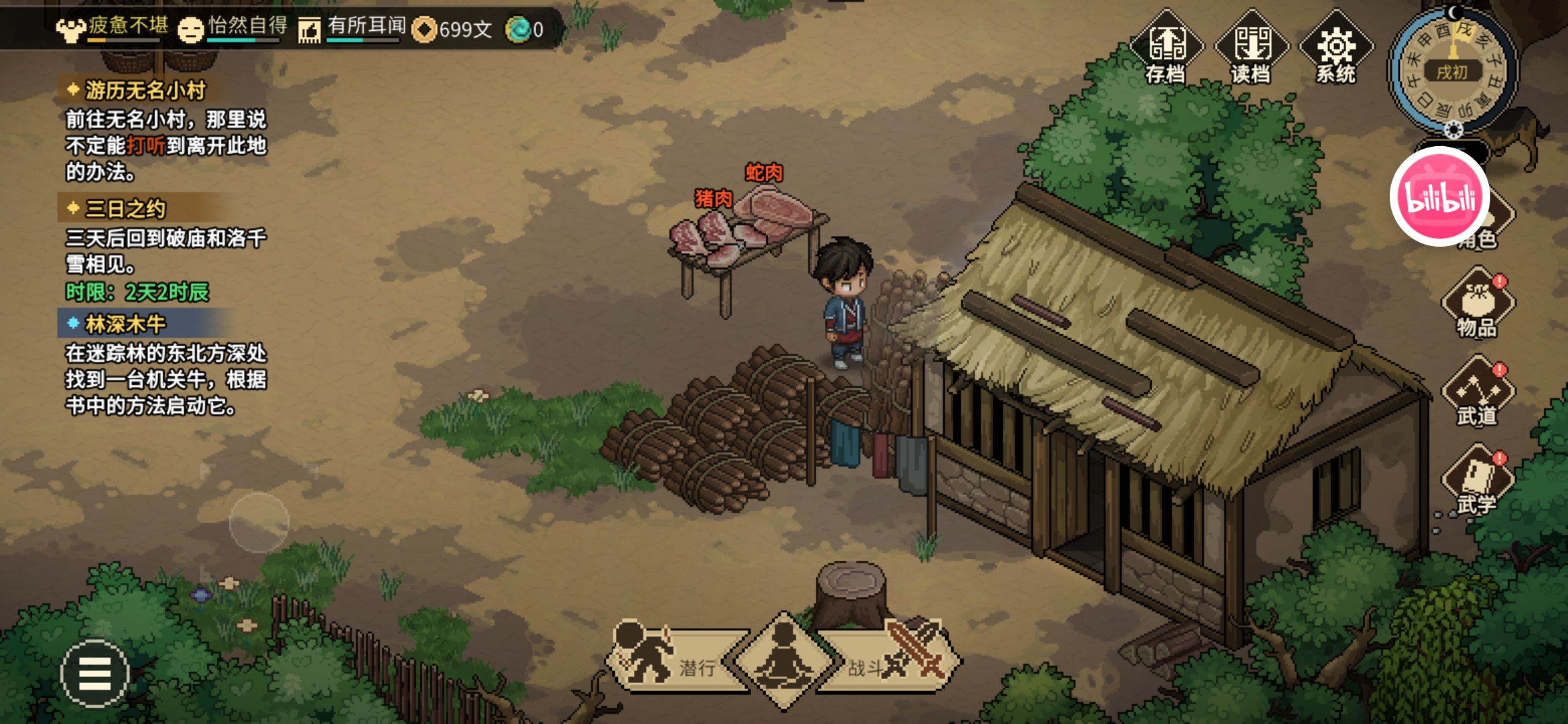Select the 三日之约 quest entry
The image size is (1568, 724).
[125, 209]
